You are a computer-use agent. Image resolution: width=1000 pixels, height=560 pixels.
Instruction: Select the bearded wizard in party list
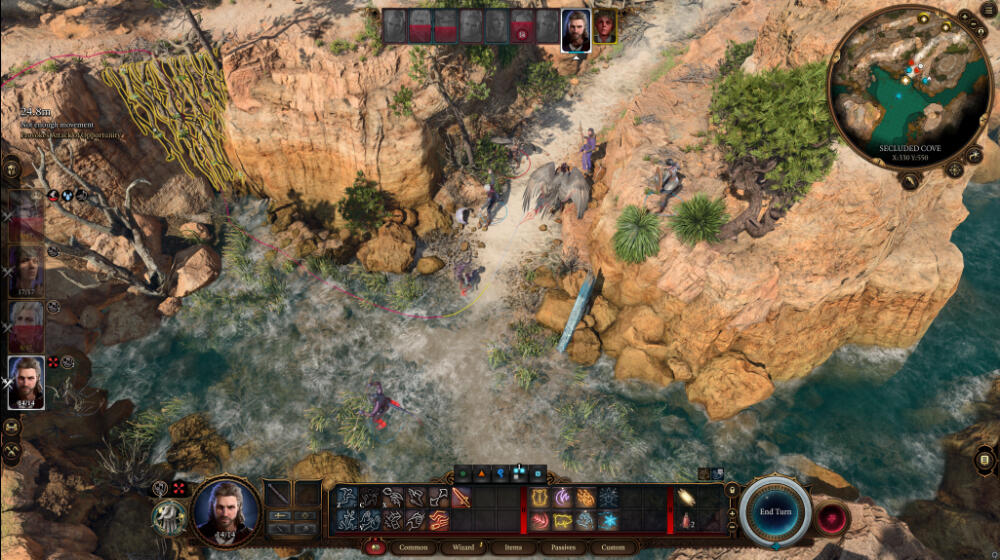tap(26, 380)
